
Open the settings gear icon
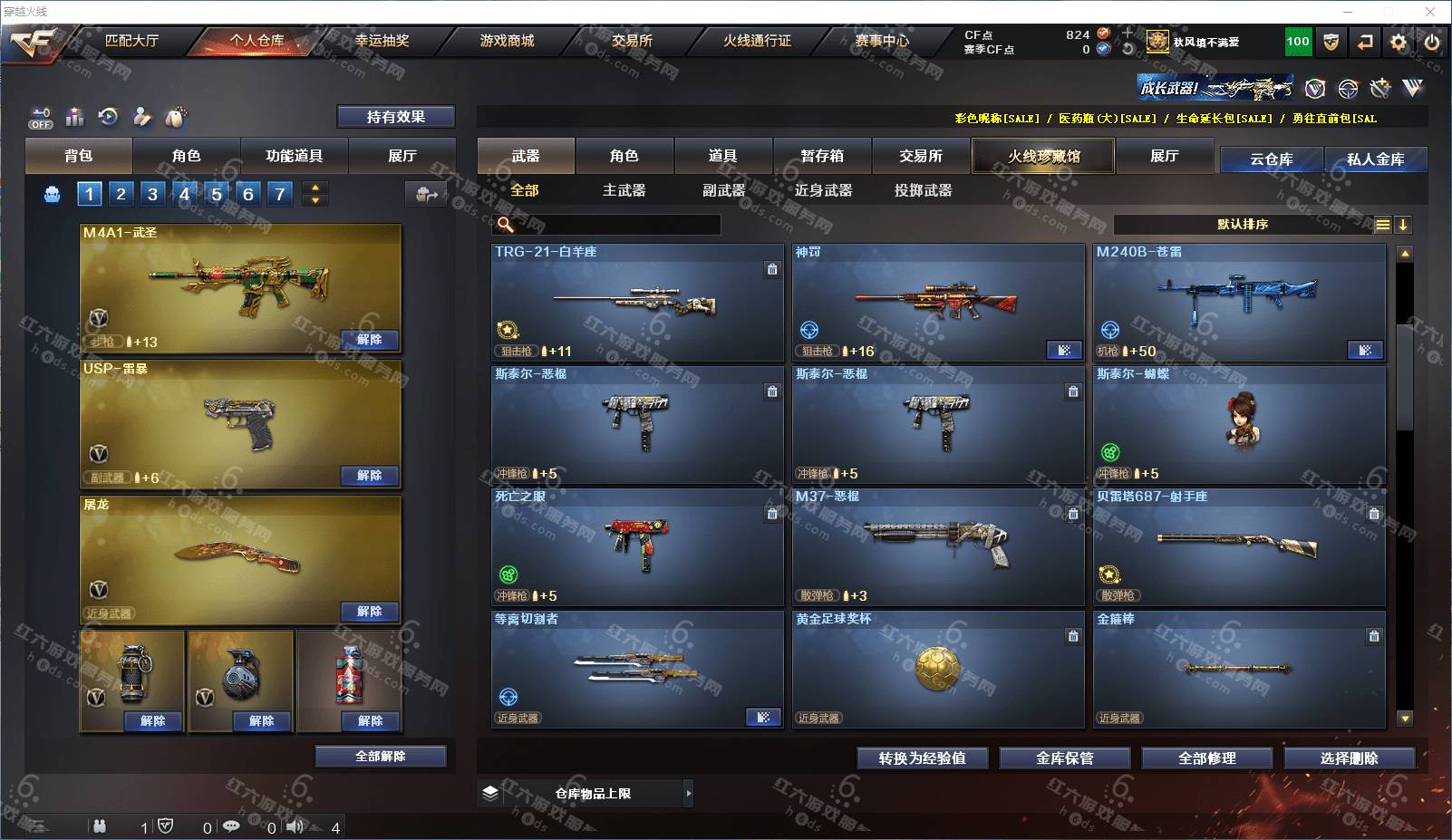[1399, 42]
